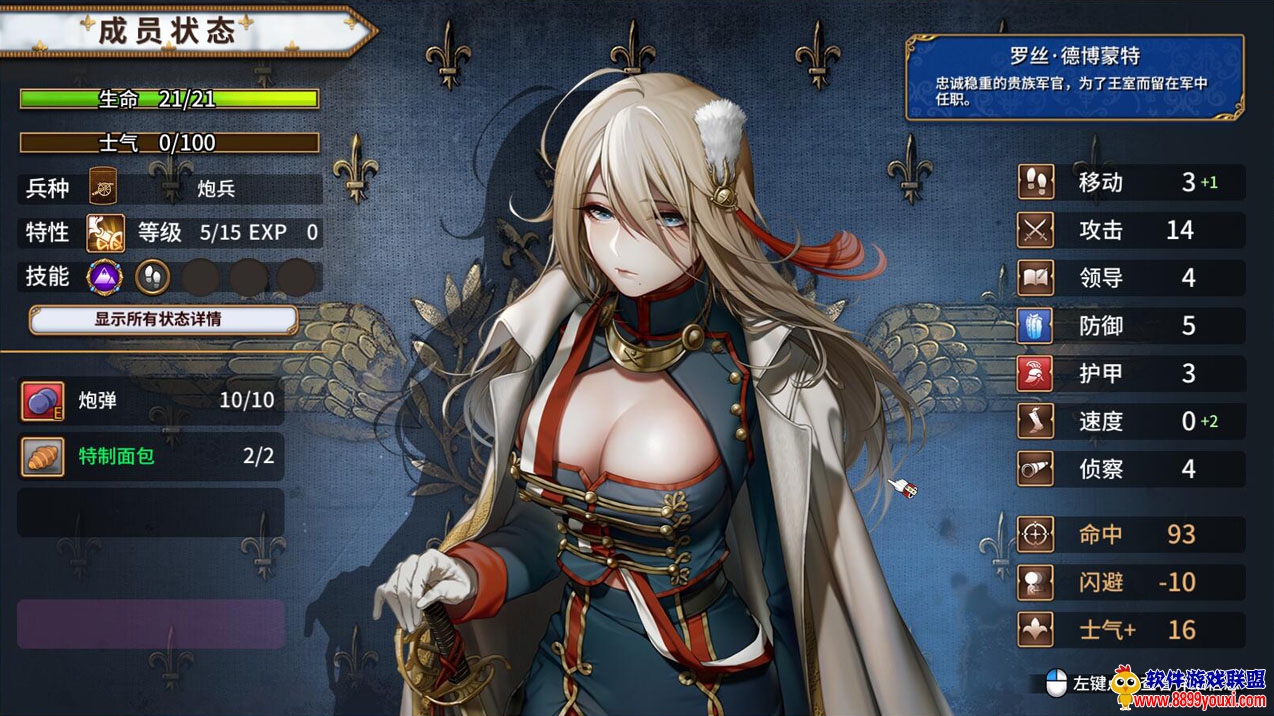Select the footprints skill icon
The height and width of the screenshot is (716, 1274).
click(x=152, y=277)
